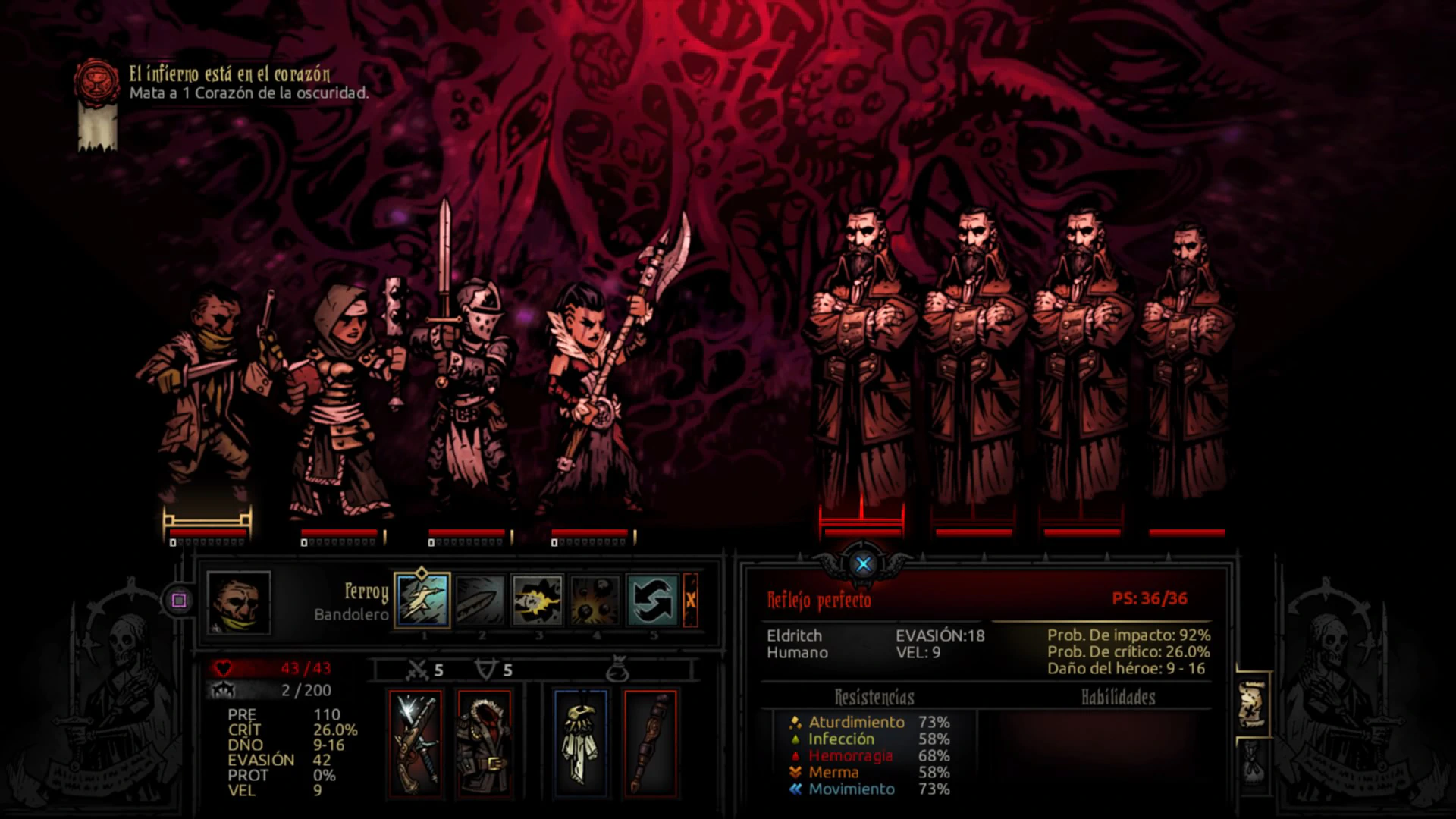The image size is (1456, 819).
Task: Click the swap position arrows skill
Action: pos(653,600)
